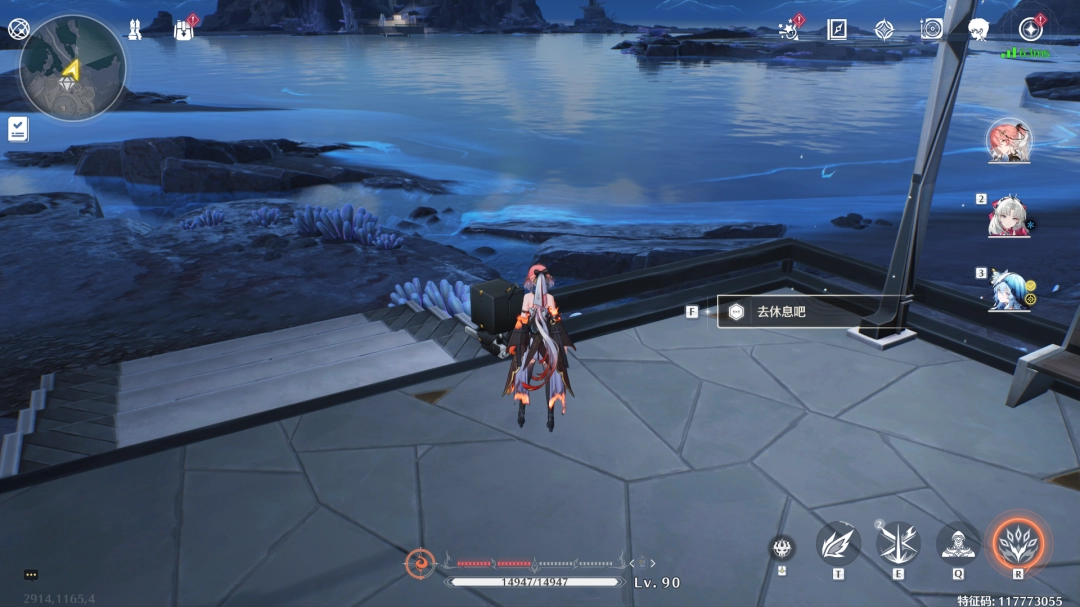The image size is (1080, 607).
Task: Open the character head profile icon
Action: 979,29
